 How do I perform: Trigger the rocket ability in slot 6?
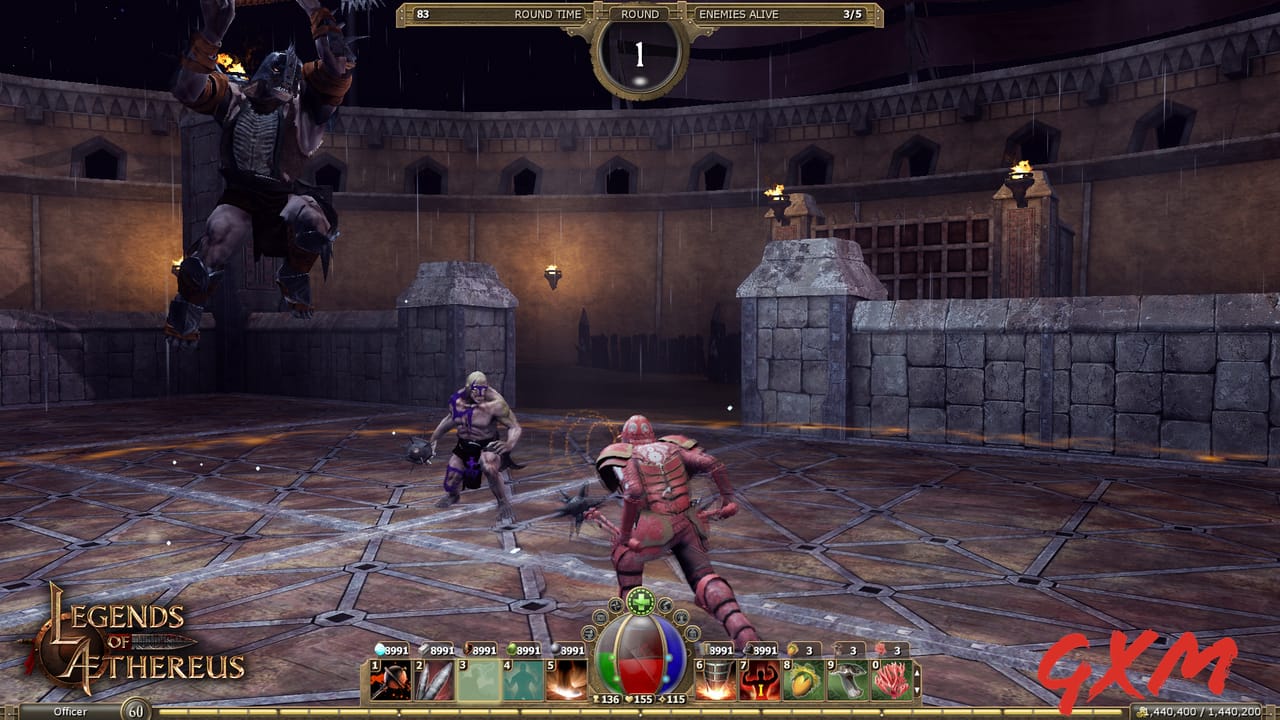pyautogui.click(x=714, y=679)
